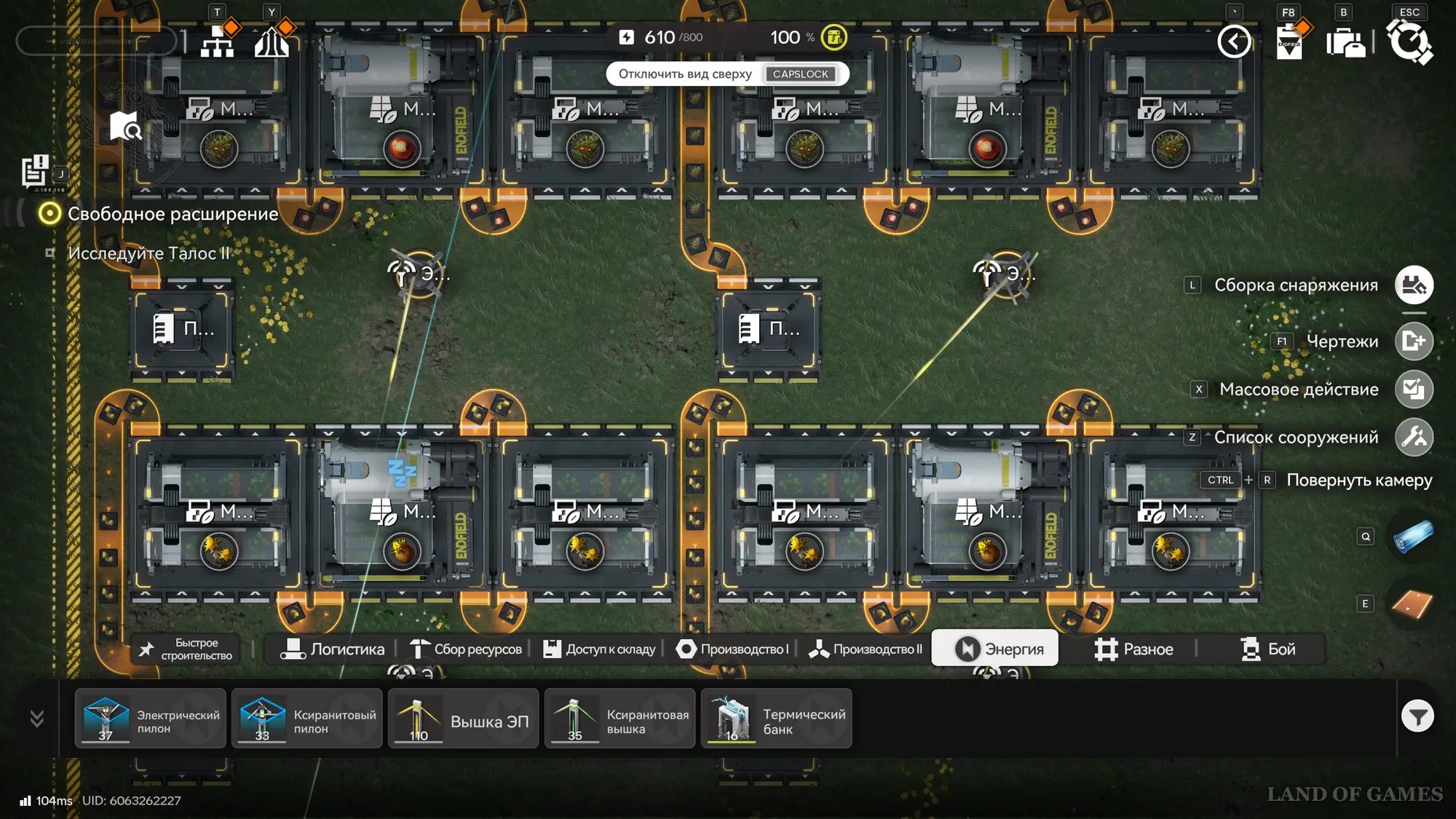Click the back arrow circle button

click(1234, 41)
